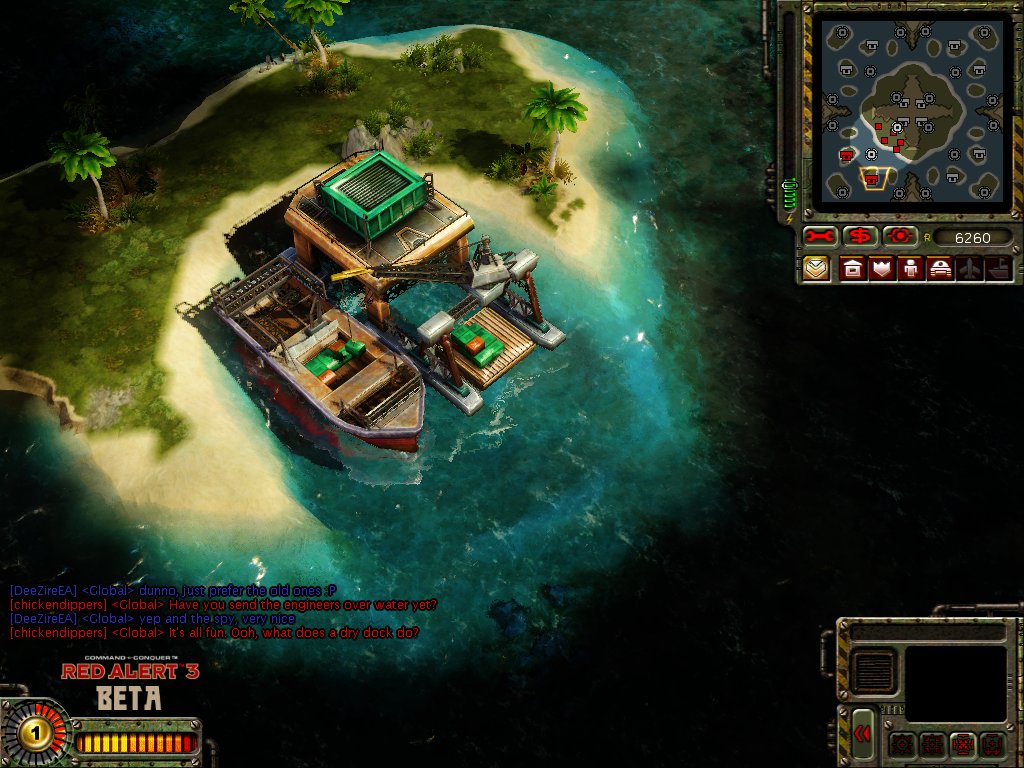The image size is (1024, 768).
Task: Click the double red arrow collapse button
Action: click(864, 735)
